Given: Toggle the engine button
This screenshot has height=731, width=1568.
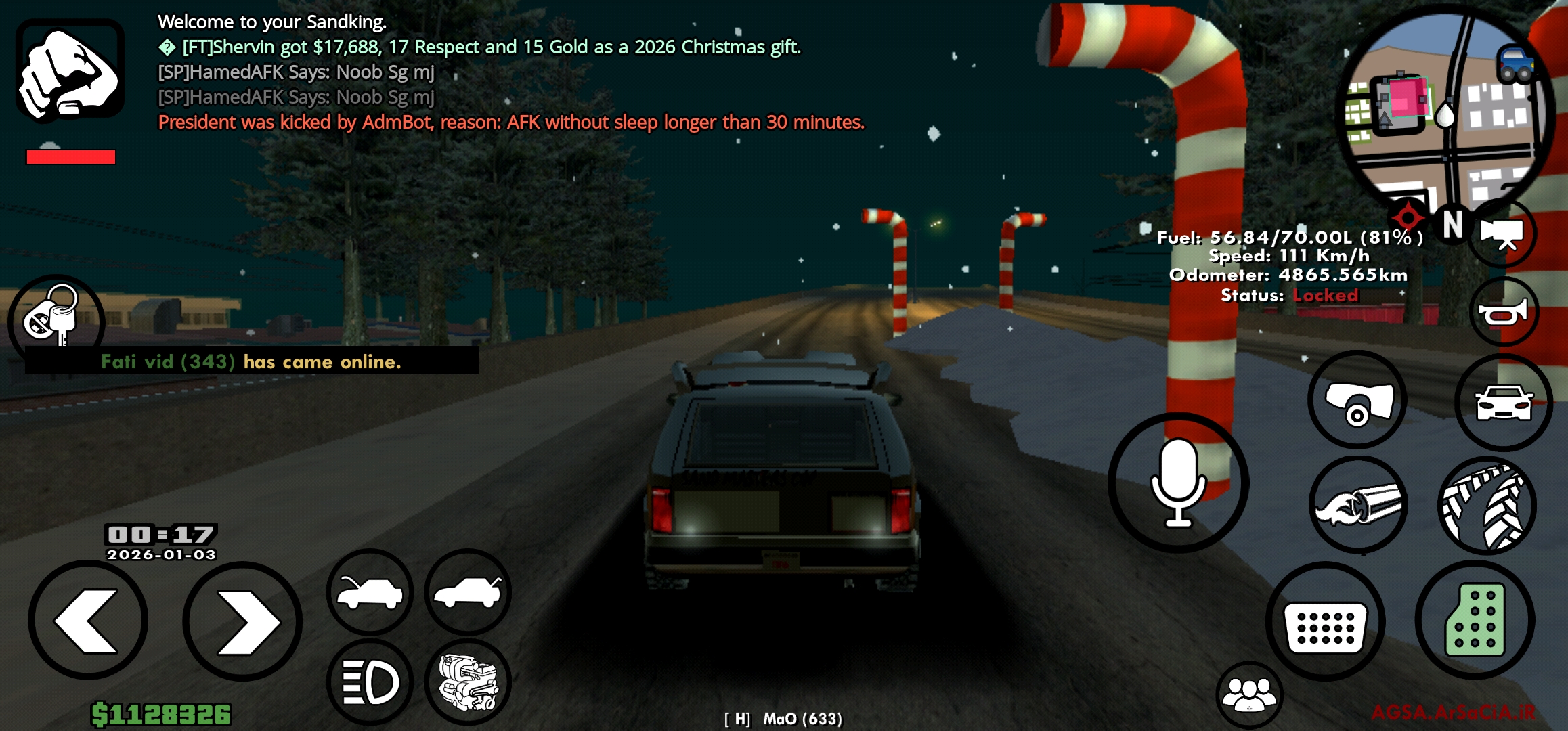Looking at the screenshot, I should (x=468, y=682).
